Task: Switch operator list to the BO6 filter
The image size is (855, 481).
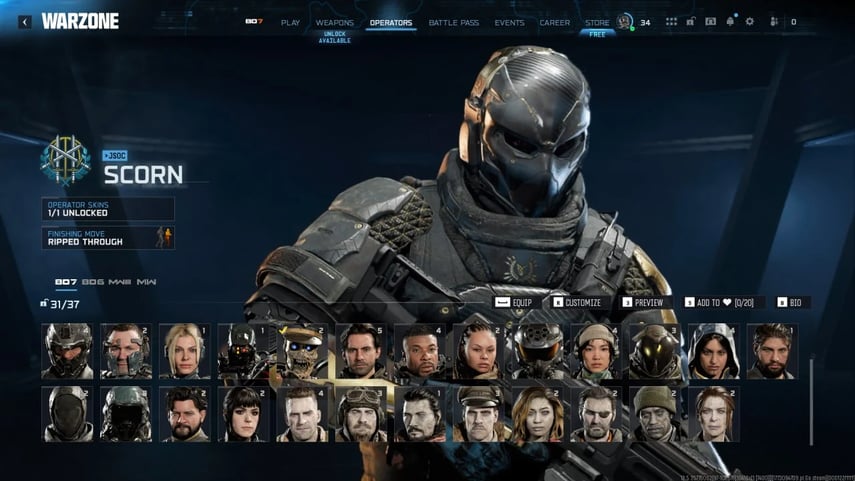Action: [93, 282]
